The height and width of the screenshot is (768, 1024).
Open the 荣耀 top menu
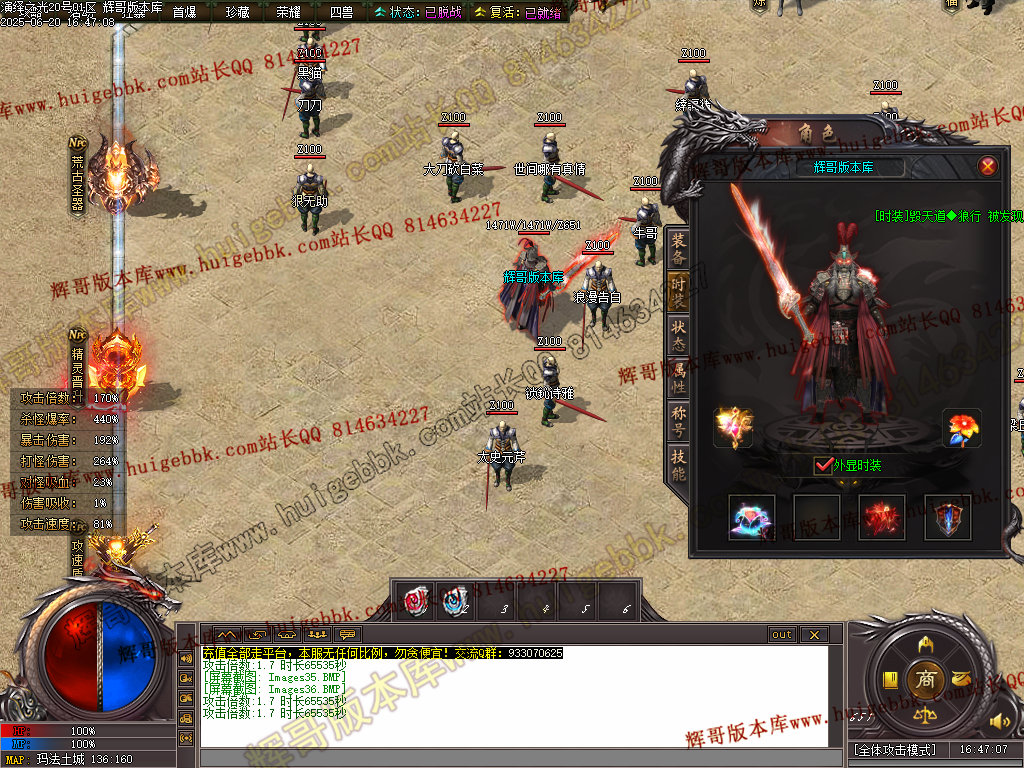pos(289,12)
